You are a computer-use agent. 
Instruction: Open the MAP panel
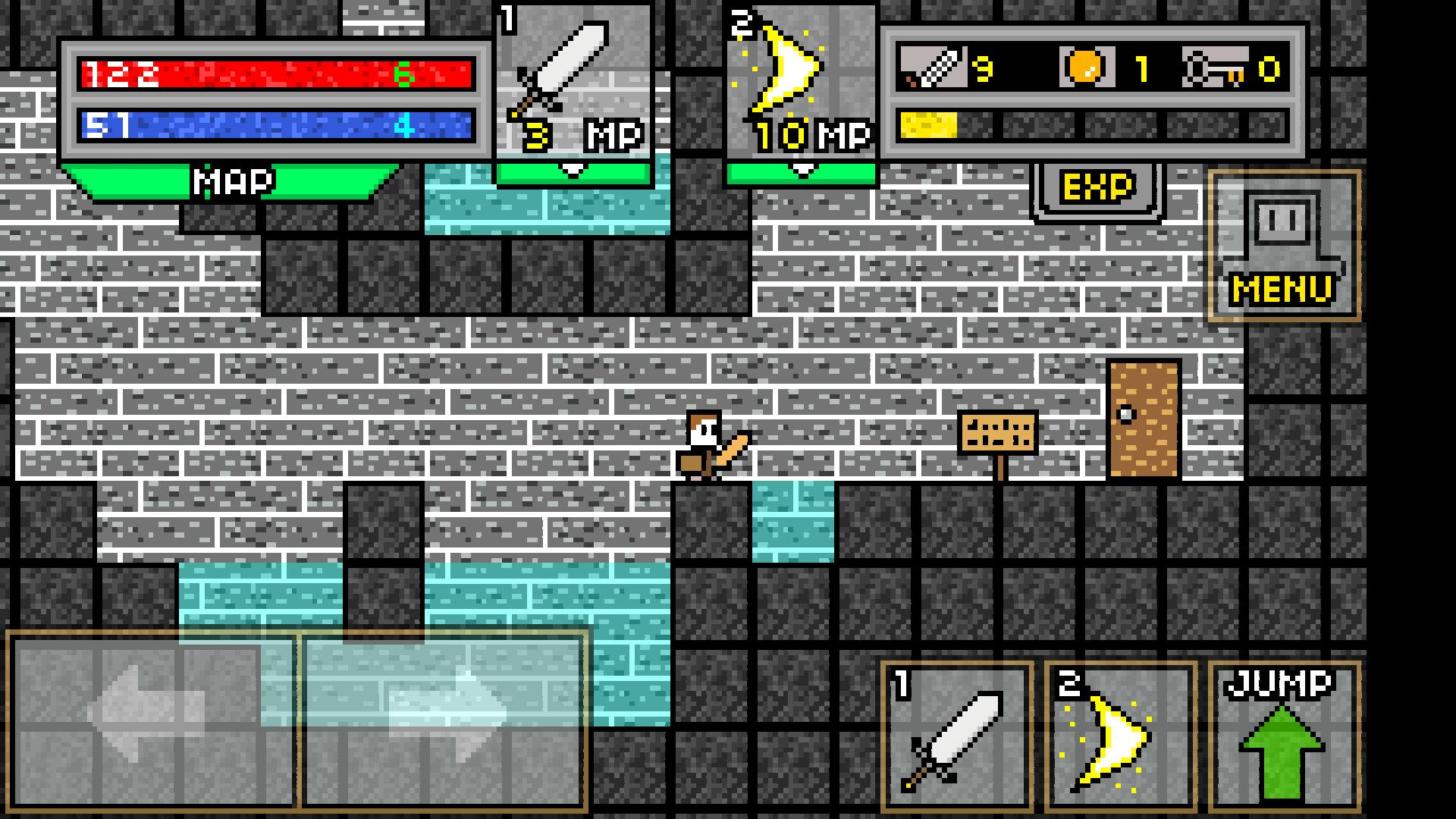(x=231, y=182)
